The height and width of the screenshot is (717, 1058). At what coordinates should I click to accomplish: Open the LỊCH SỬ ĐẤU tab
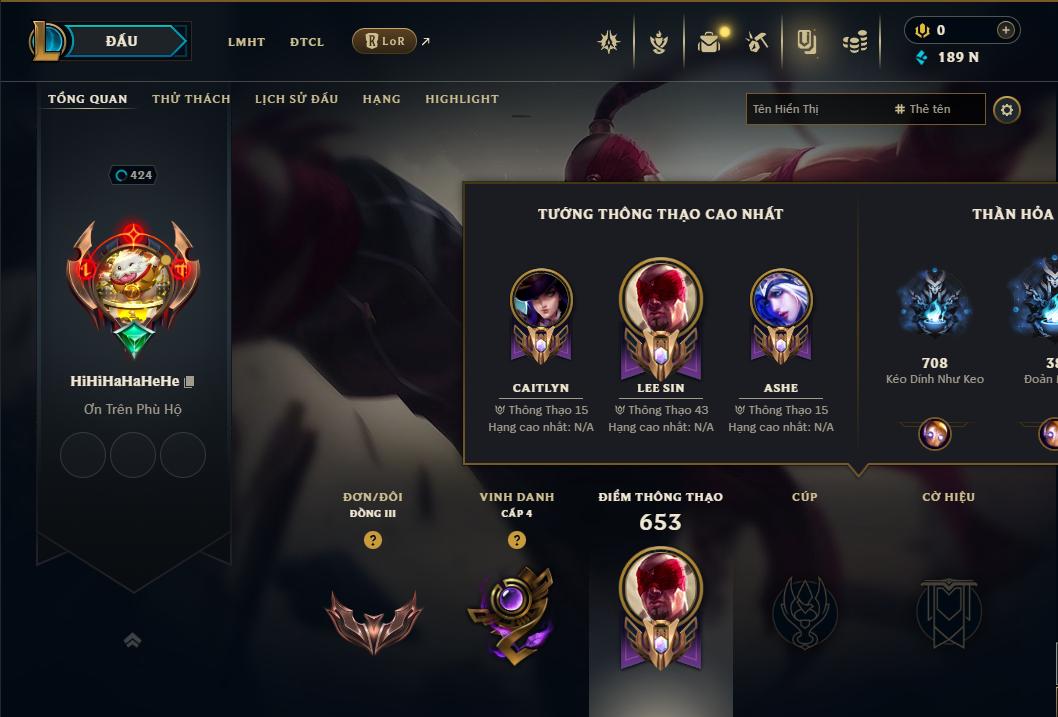tap(296, 99)
